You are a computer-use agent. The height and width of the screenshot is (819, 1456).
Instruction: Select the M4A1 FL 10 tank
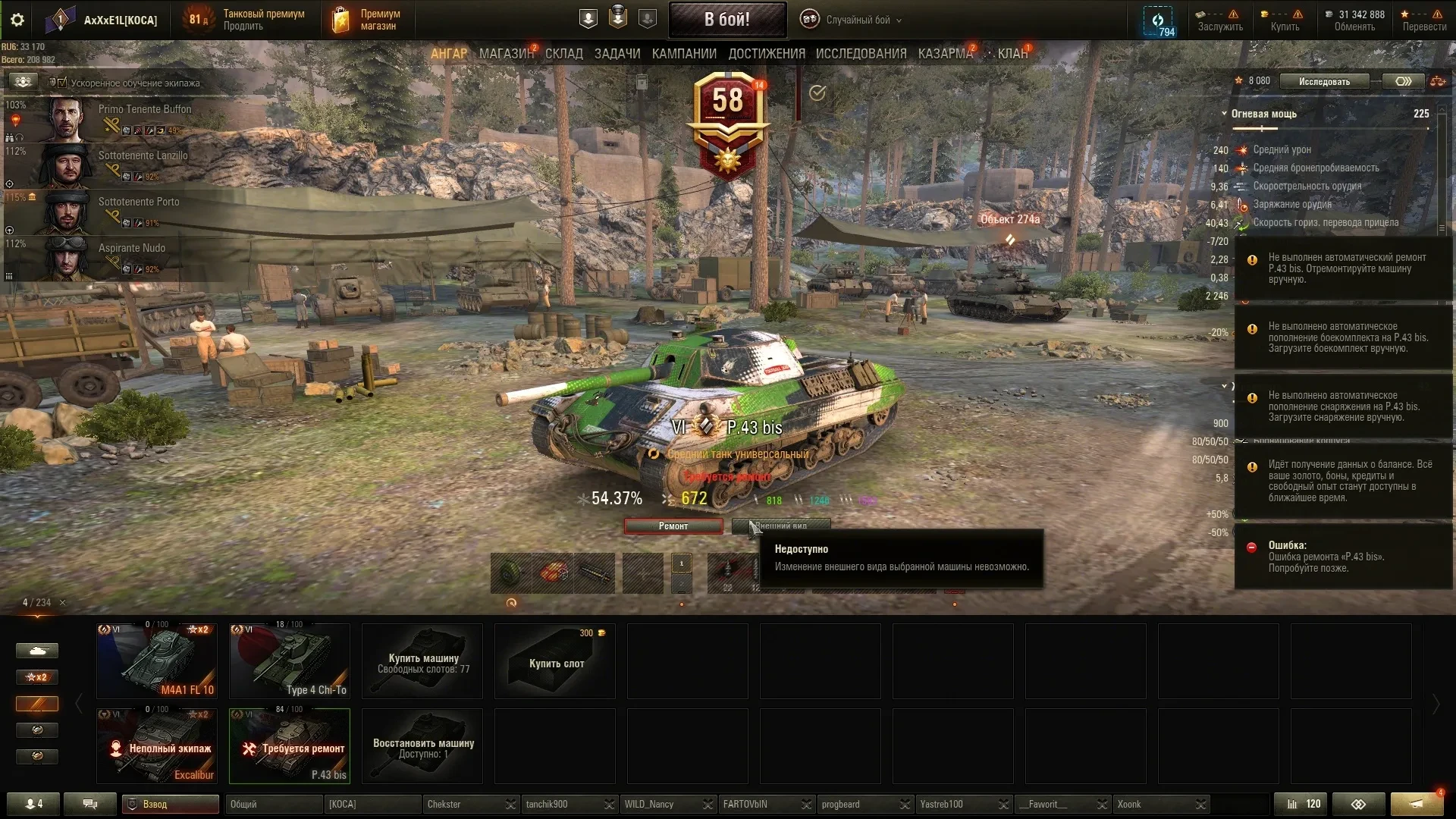point(157,661)
